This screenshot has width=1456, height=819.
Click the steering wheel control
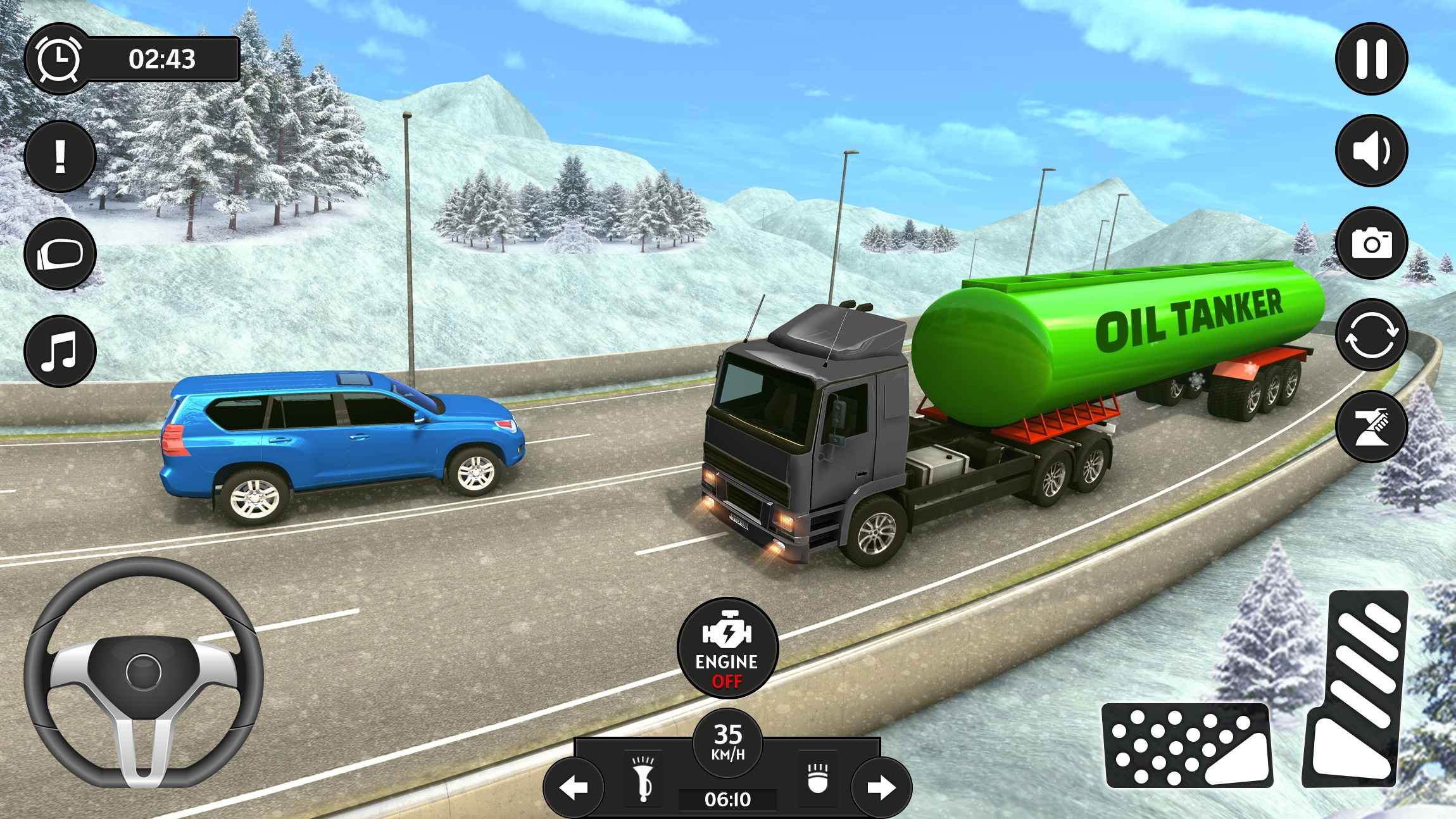(144, 673)
